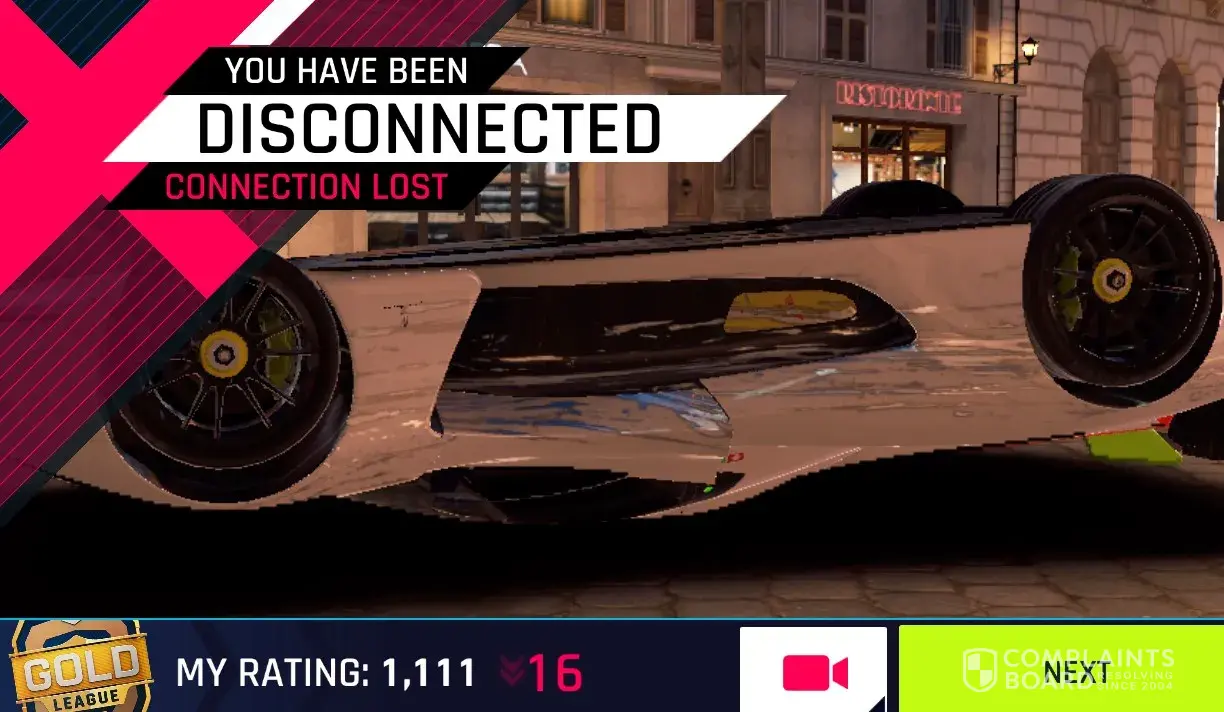1224x712 pixels.
Task: Continue with the green NEXT button
Action: (1060, 670)
